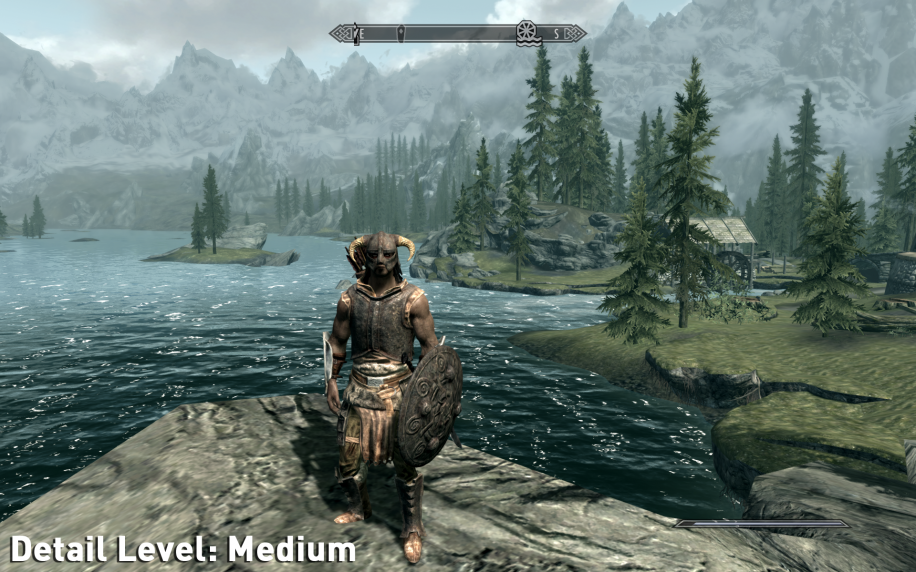Select the standing stone marker near East
Viewport: 916px width, 572px height.
point(357,34)
